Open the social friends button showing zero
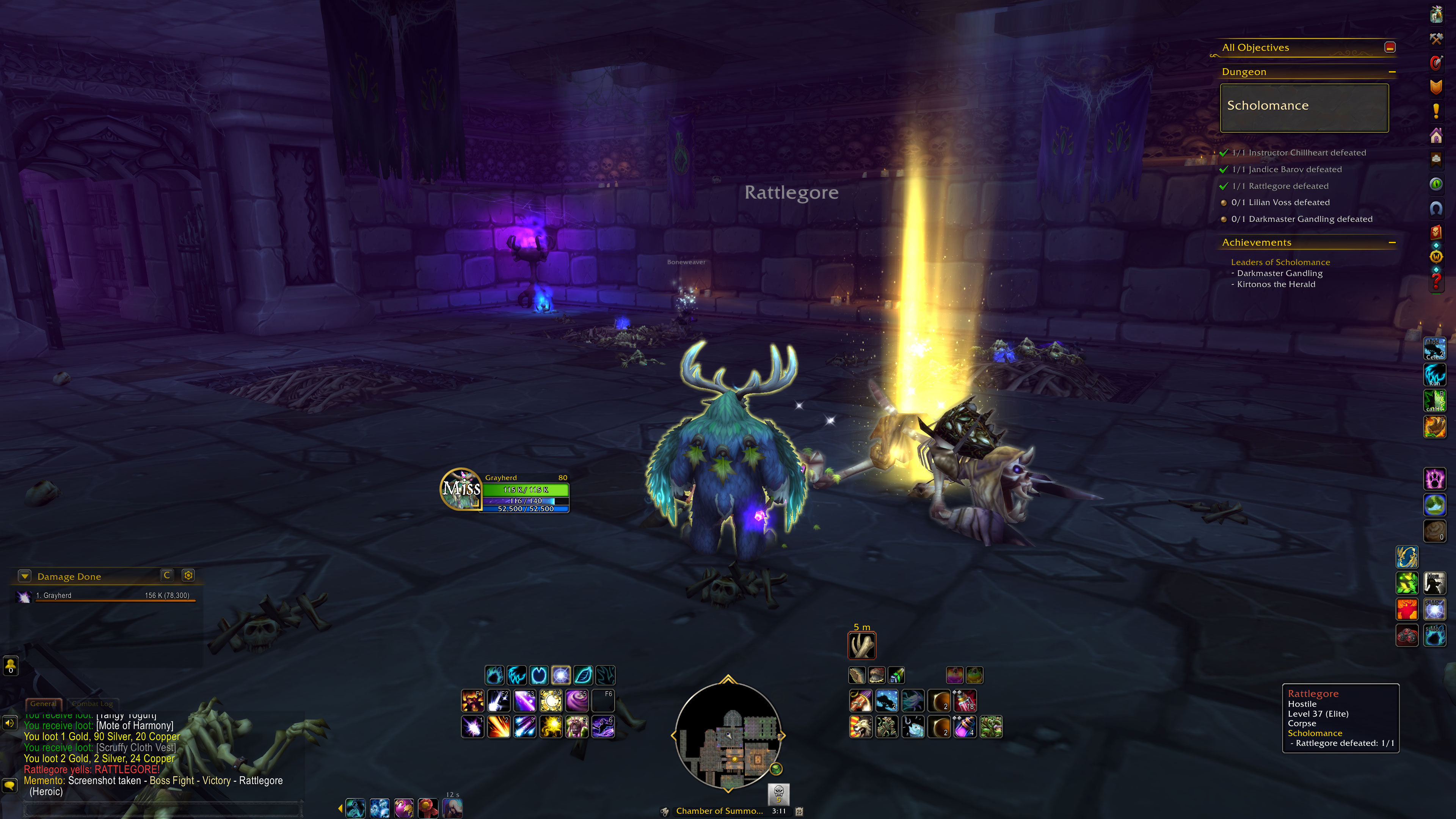This screenshot has height=819, width=1456. pos(11,665)
